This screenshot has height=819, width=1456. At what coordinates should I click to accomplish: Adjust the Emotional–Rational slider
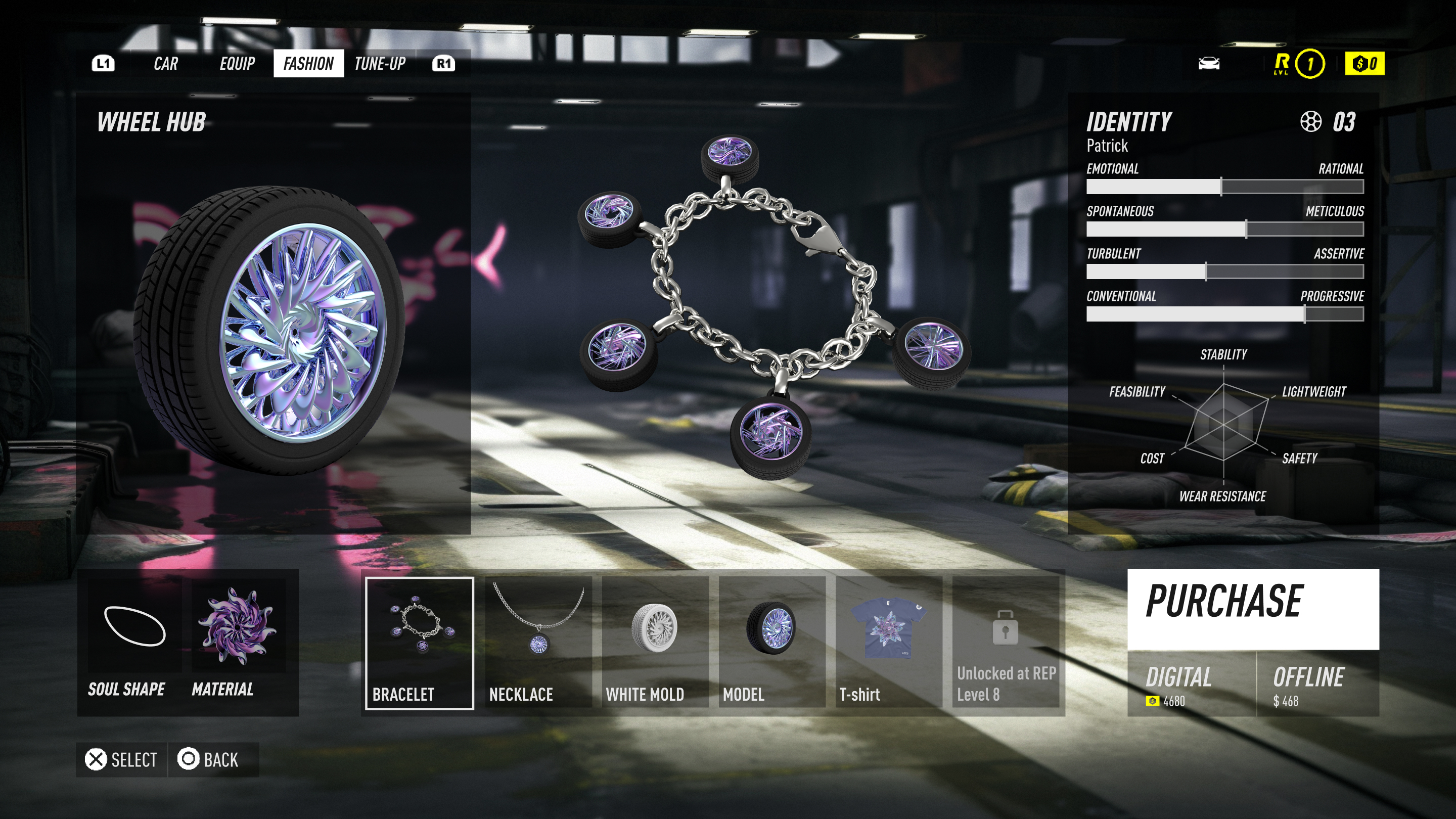1221,187
